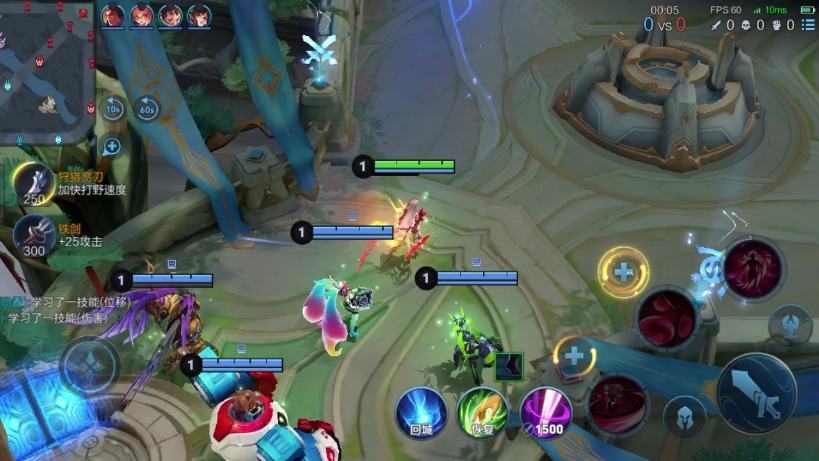Image resolution: width=819 pixels, height=461 pixels.
Task: Cast the red dash skill beside the helmet button
Action: [x=618, y=402]
